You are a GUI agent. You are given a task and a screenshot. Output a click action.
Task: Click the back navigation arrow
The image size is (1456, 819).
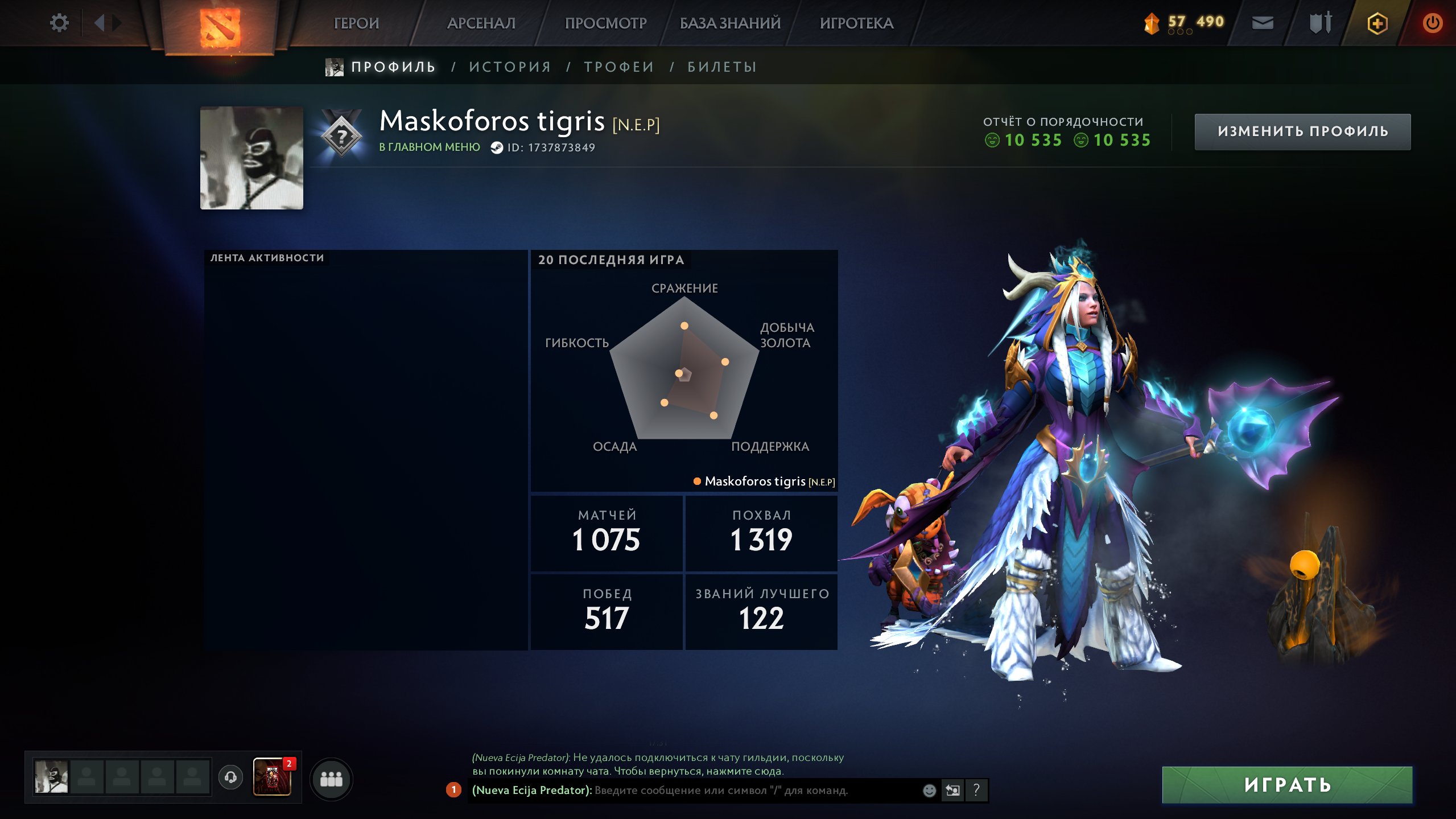tap(101, 23)
